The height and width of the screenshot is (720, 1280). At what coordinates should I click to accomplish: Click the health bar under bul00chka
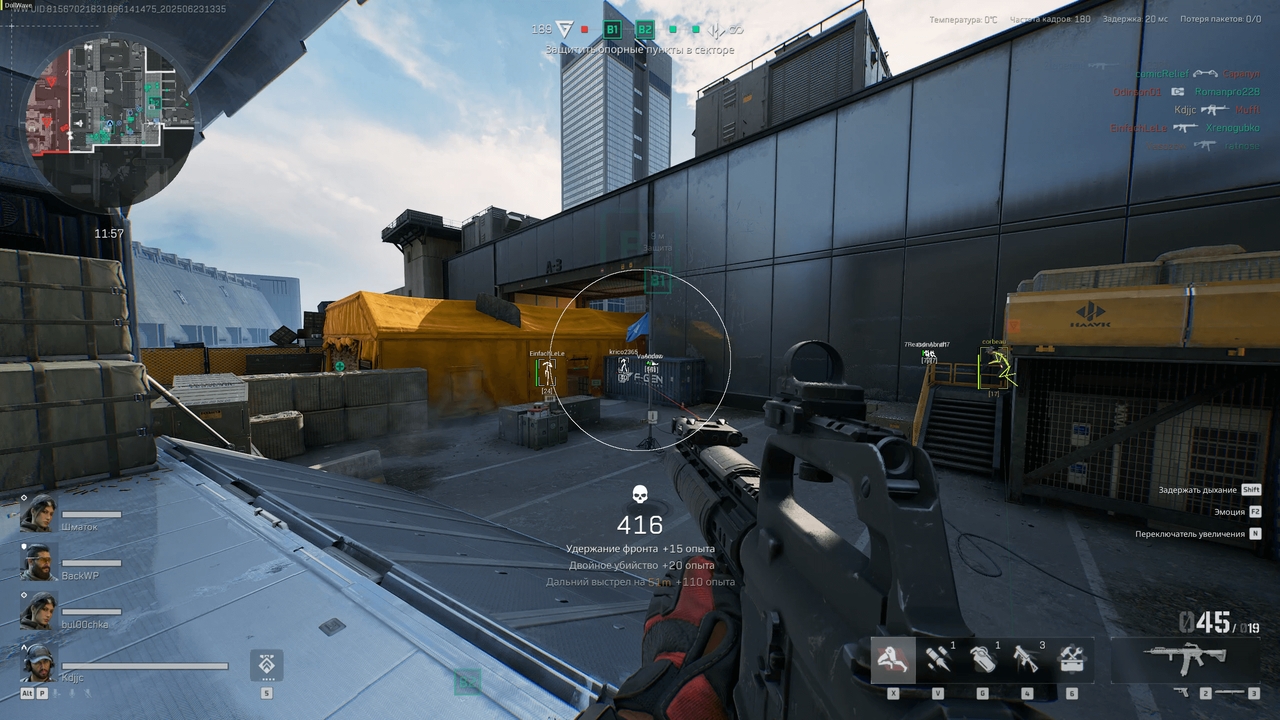(90, 609)
